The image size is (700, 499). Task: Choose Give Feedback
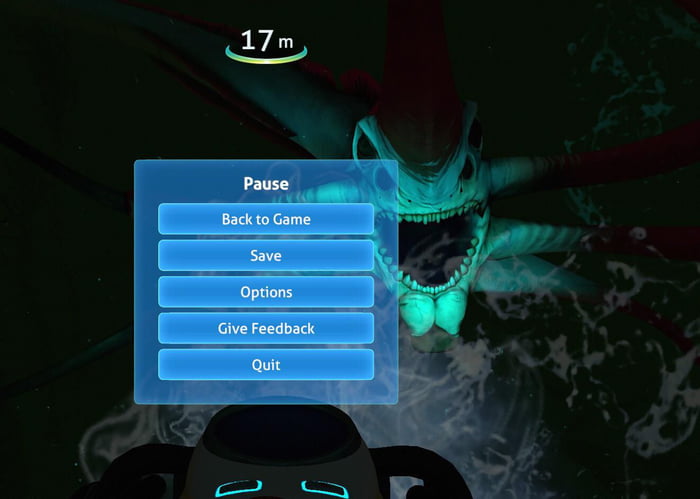pos(266,328)
